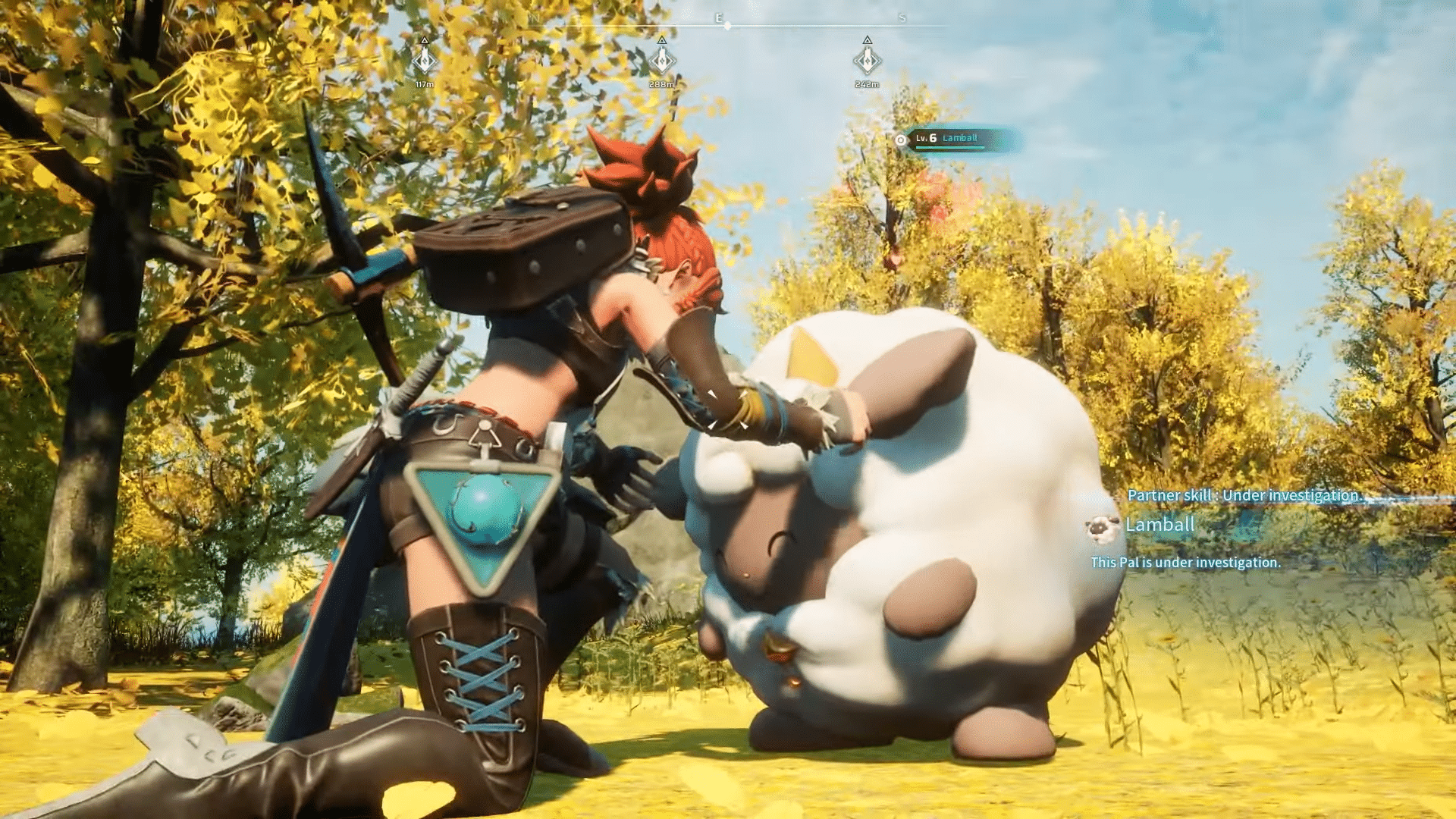Click the Lamball name label
Image resolution: width=1456 pixels, height=819 pixels.
tap(1161, 523)
